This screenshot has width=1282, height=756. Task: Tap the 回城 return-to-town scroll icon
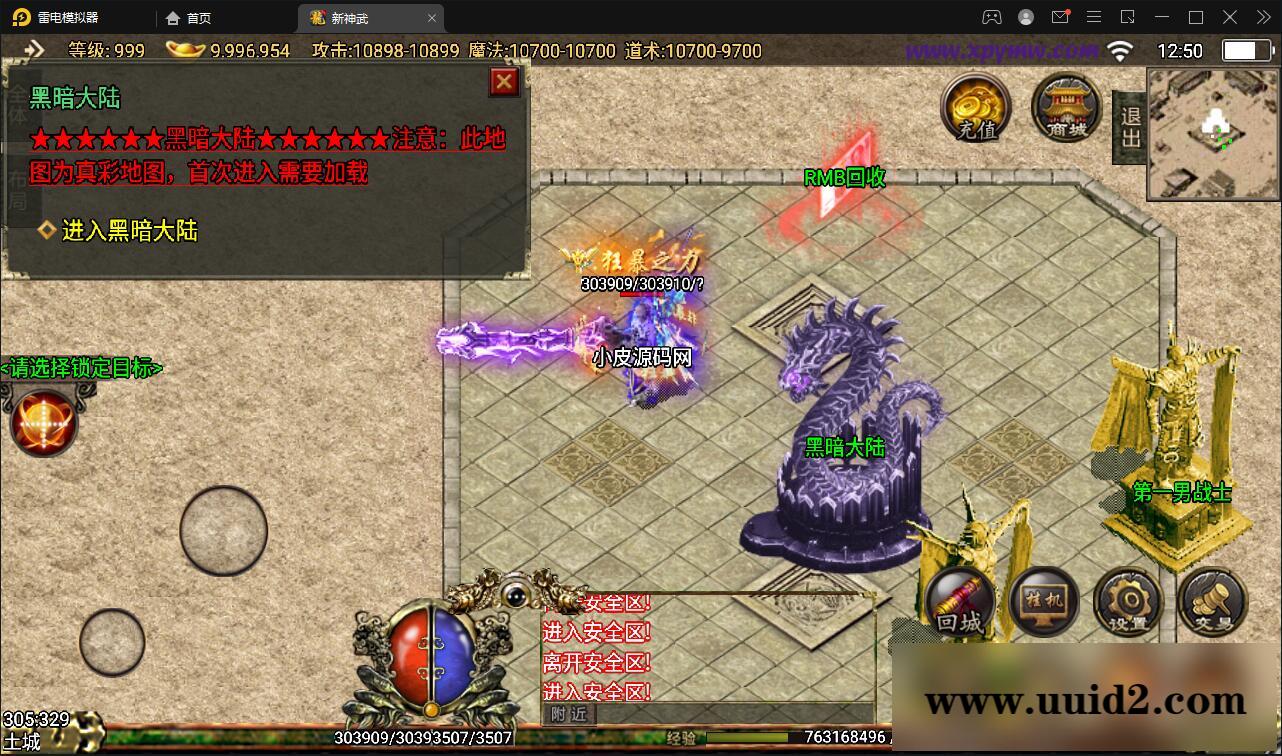pos(959,602)
